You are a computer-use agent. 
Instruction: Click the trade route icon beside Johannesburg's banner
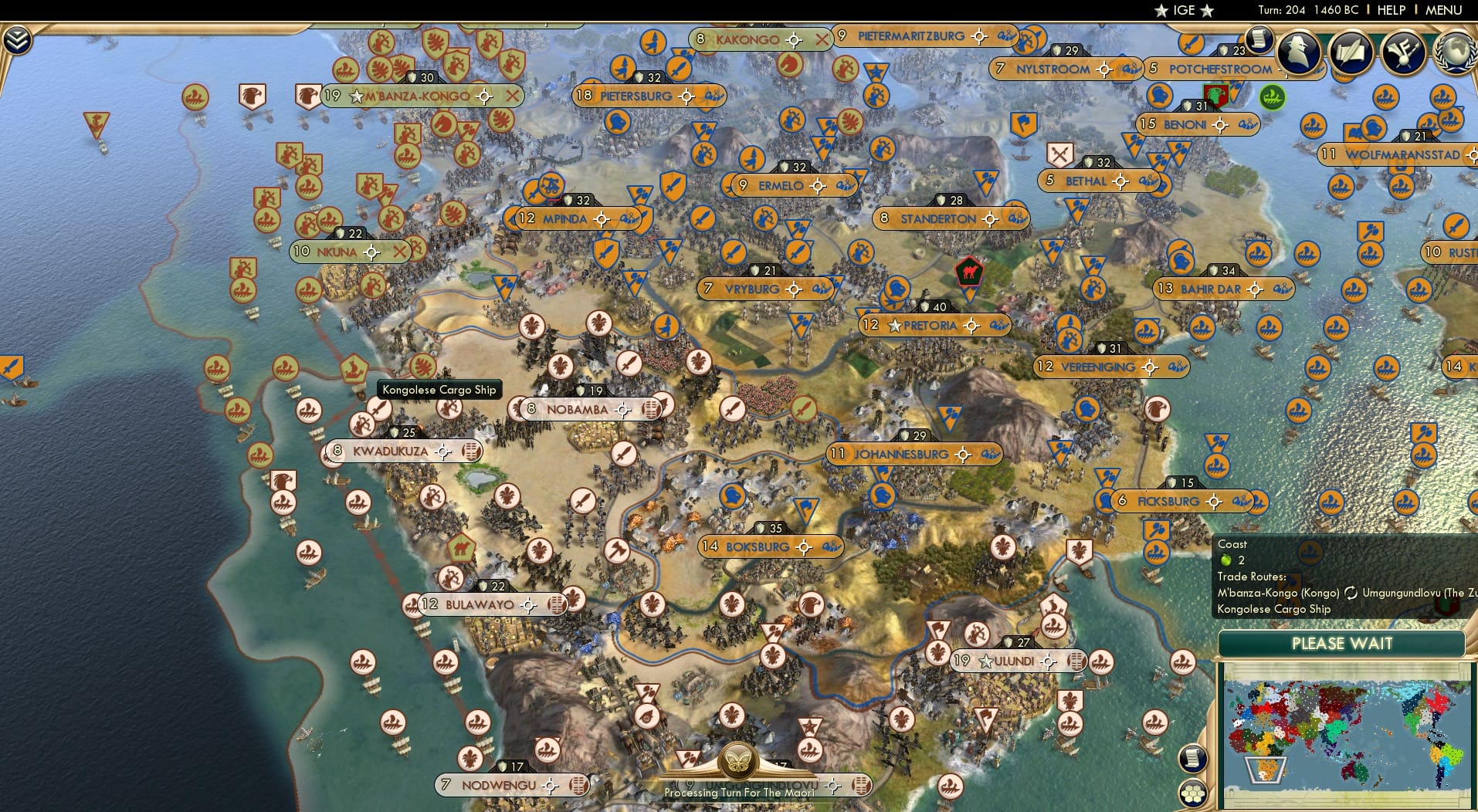991,454
